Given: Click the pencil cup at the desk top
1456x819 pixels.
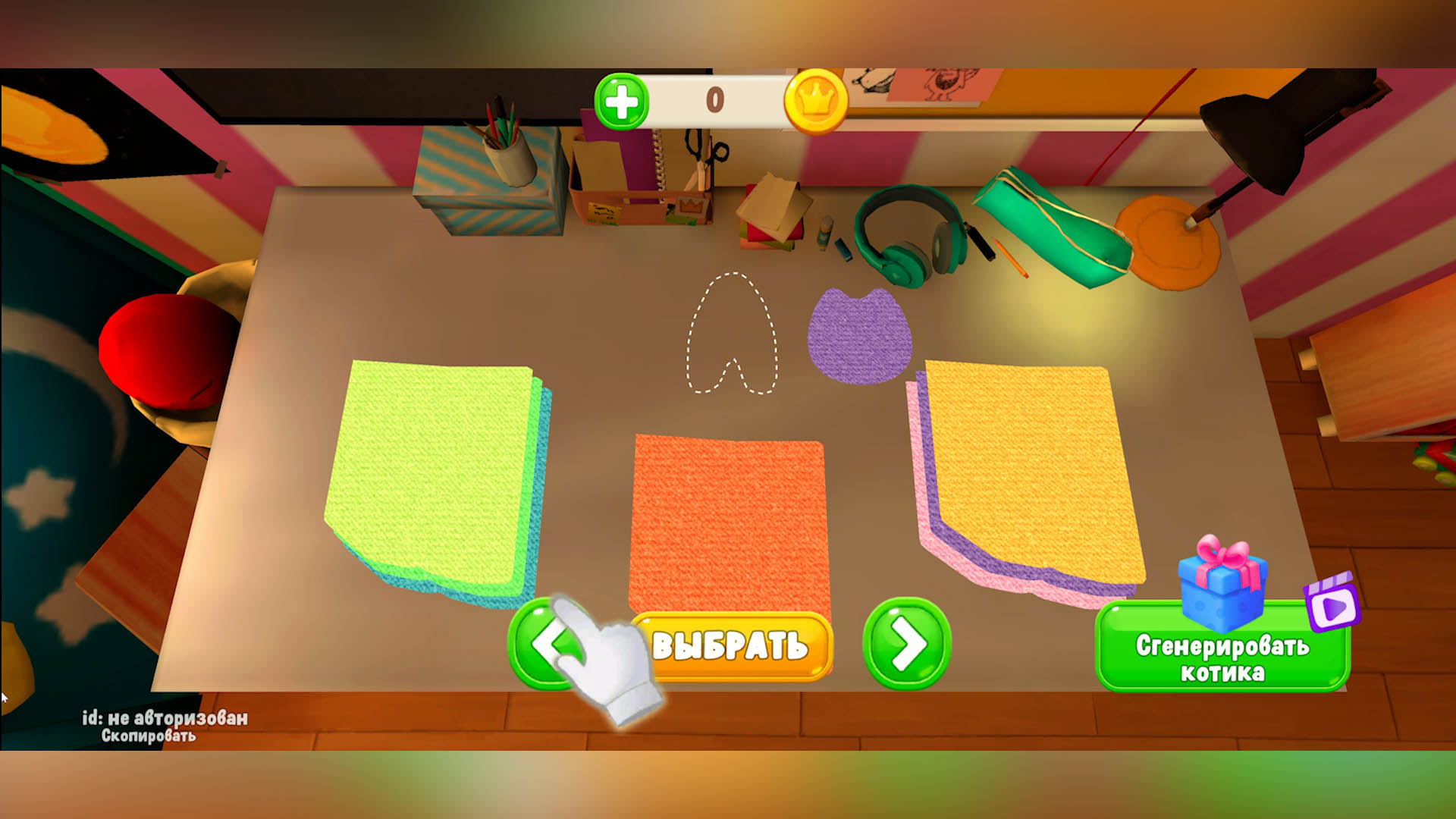Looking at the screenshot, I should click(510, 159).
